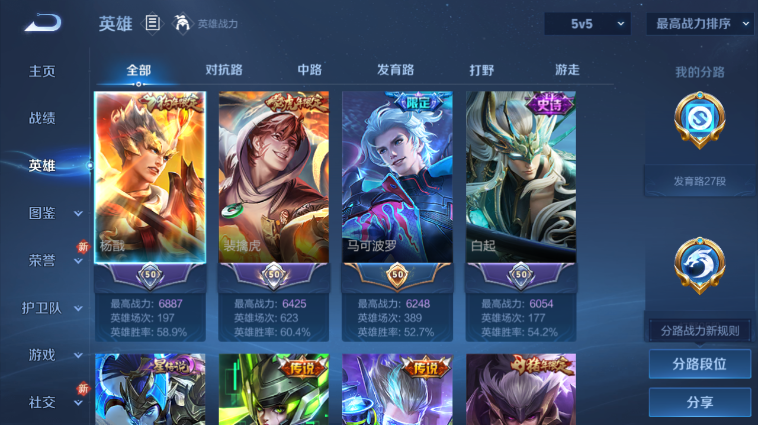Image resolution: width=758 pixels, height=425 pixels.
Task: Open the 主页 sidebar entry
Action: (x=42, y=71)
